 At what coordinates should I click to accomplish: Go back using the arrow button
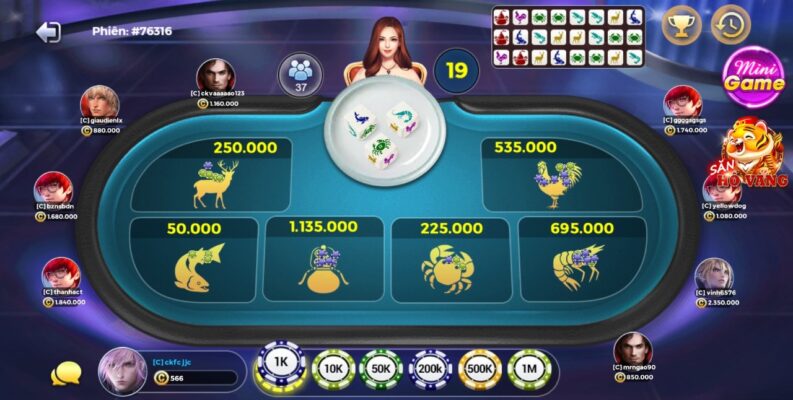point(47,32)
